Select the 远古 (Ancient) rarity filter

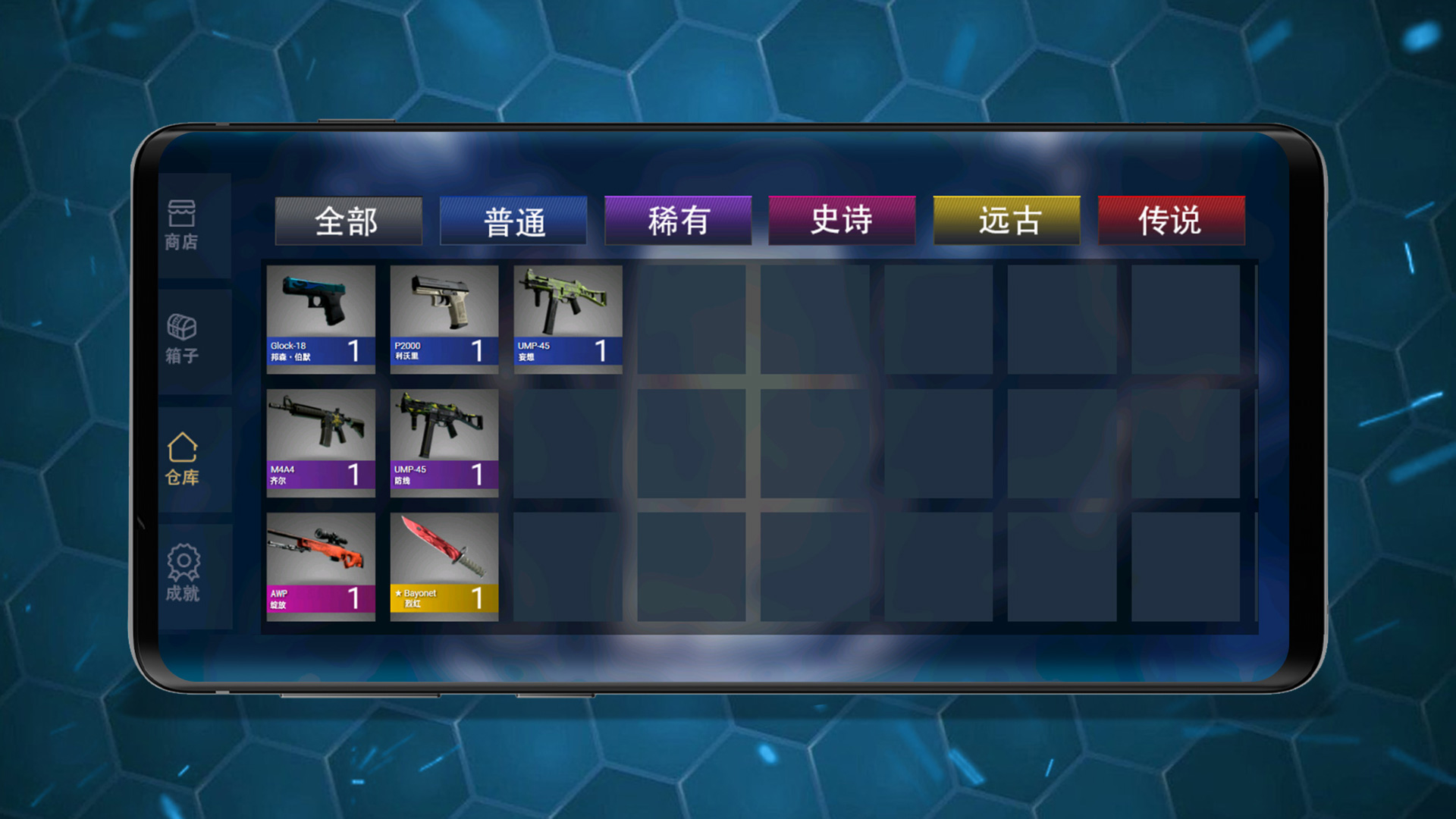tap(1006, 220)
